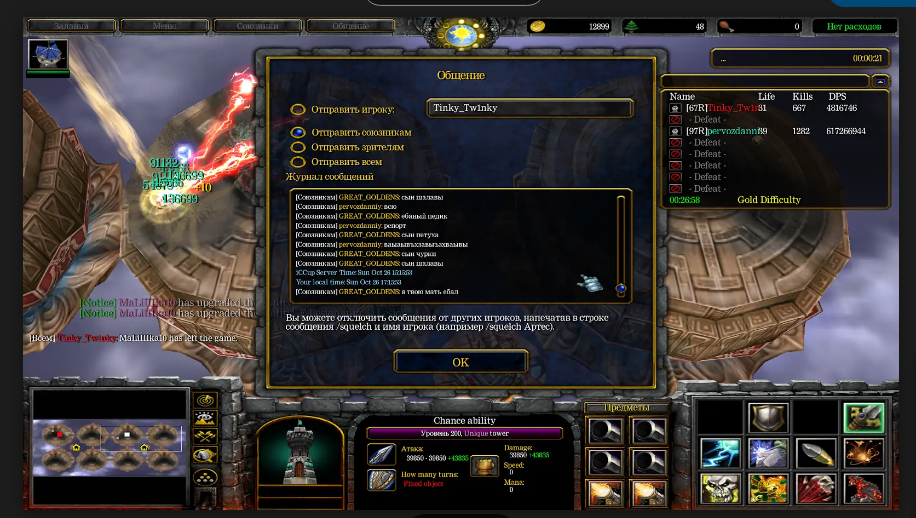Choose 'Отправить всем' radio option
916x518 pixels.
pyautogui.click(x=298, y=161)
